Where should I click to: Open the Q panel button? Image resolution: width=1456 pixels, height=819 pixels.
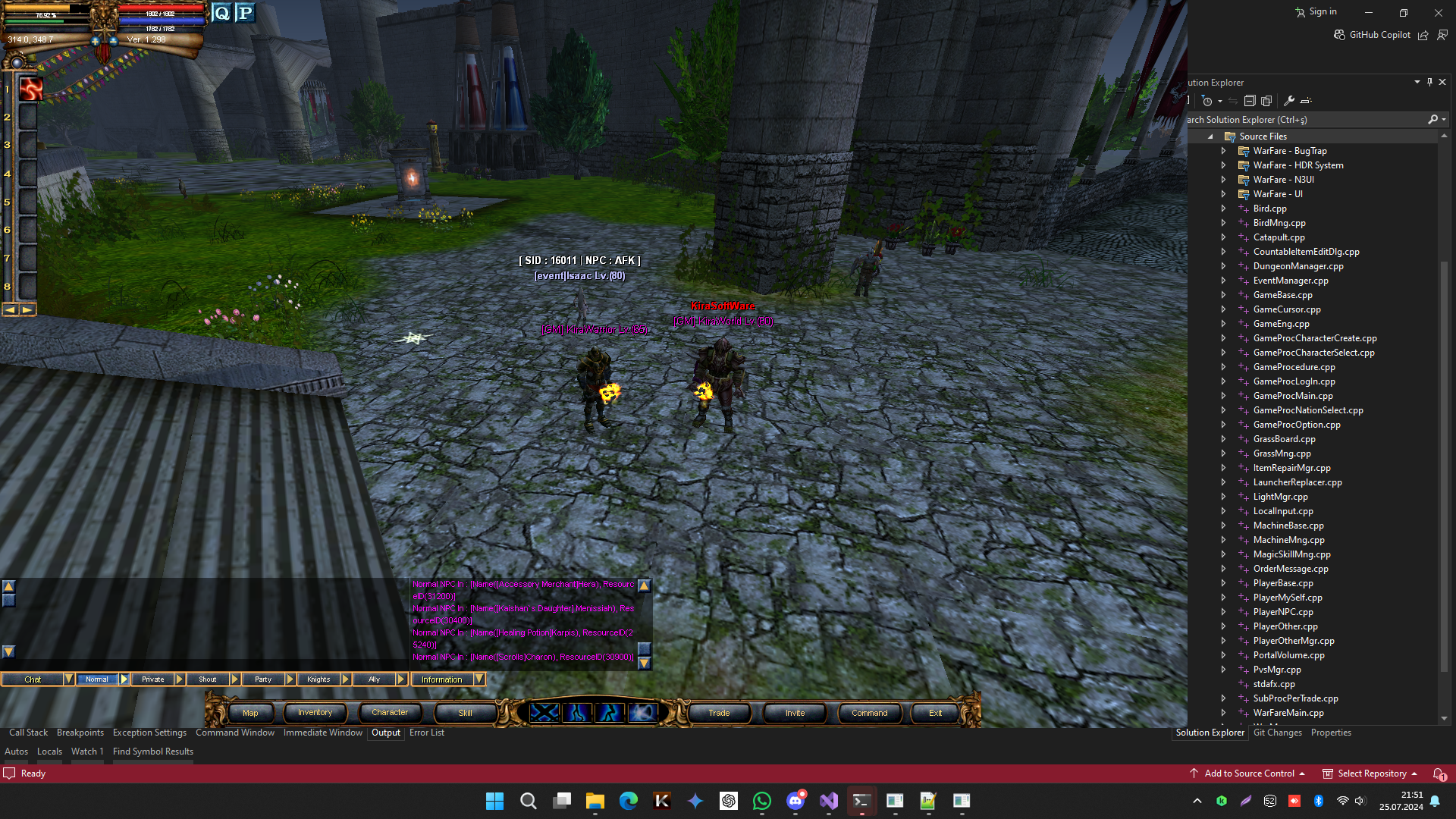pyautogui.click(x=221, y=13)
